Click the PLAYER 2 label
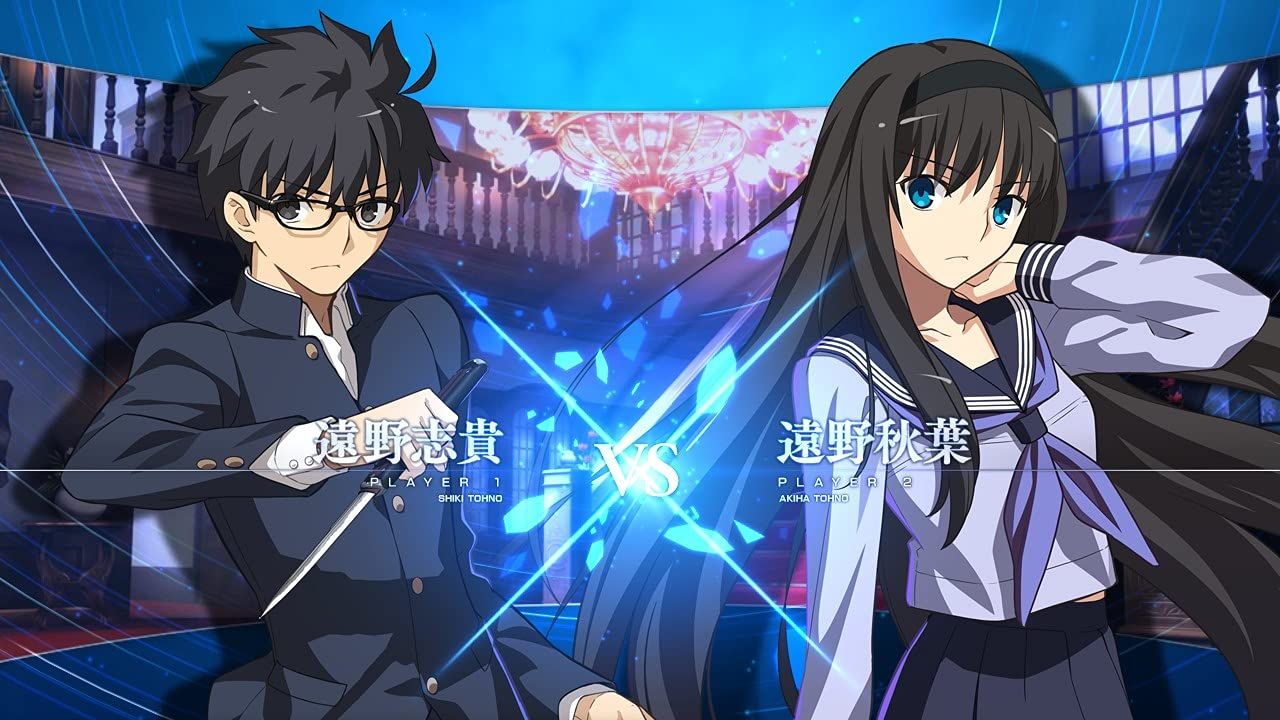This screenshot has width=1280, height=720. pyautogui.click(x=845, y=480)
